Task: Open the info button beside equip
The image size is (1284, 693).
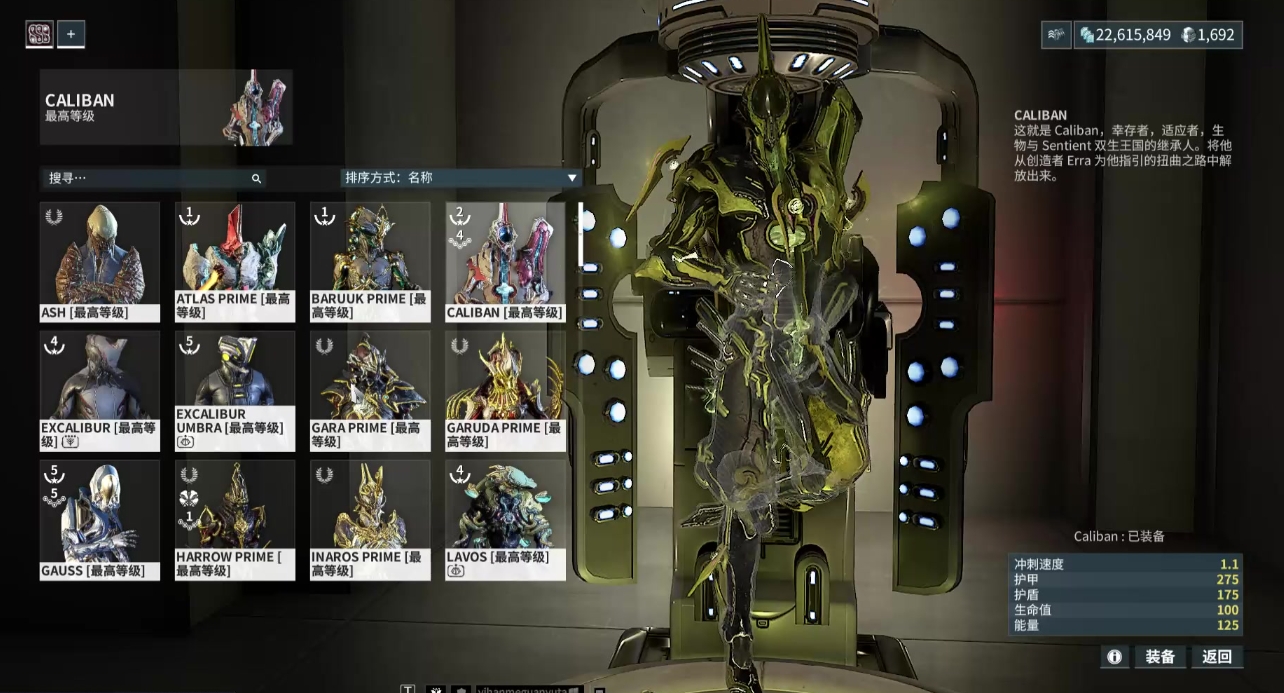Action: click(x=1114, y=657)
